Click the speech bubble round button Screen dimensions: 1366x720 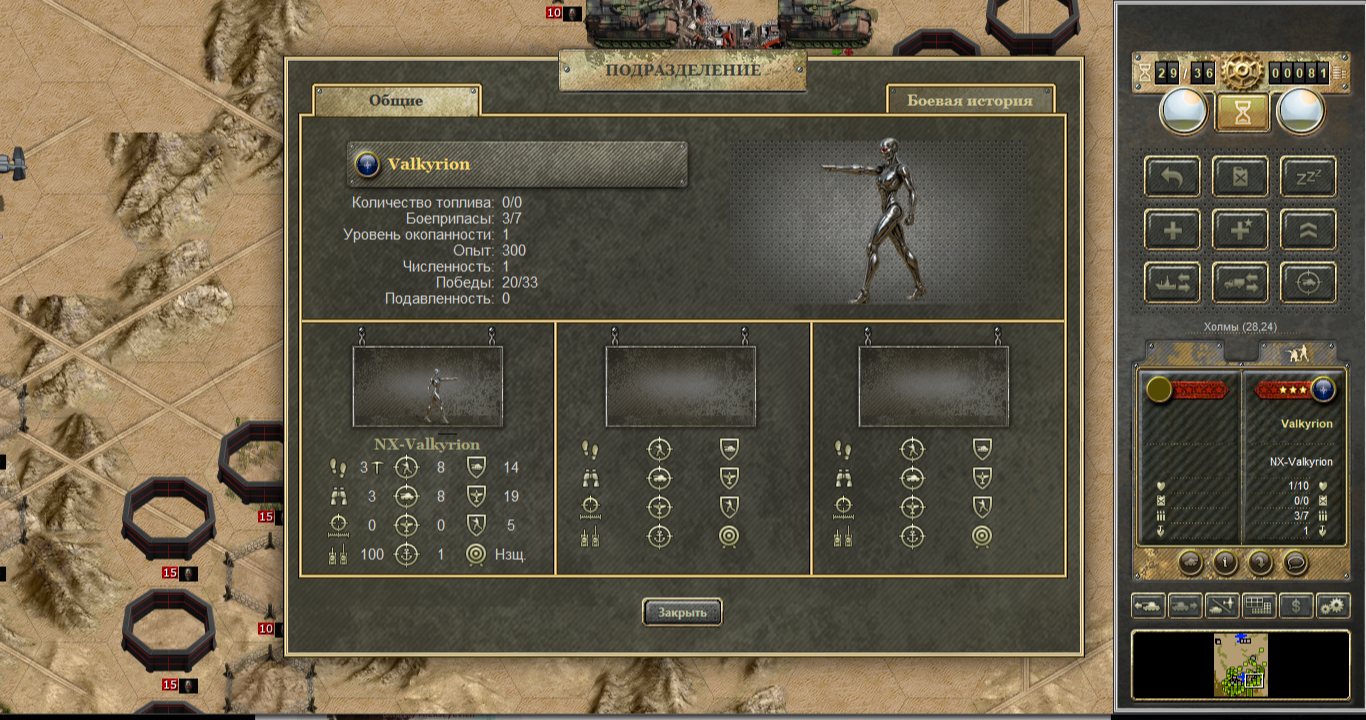[1295, 562]
